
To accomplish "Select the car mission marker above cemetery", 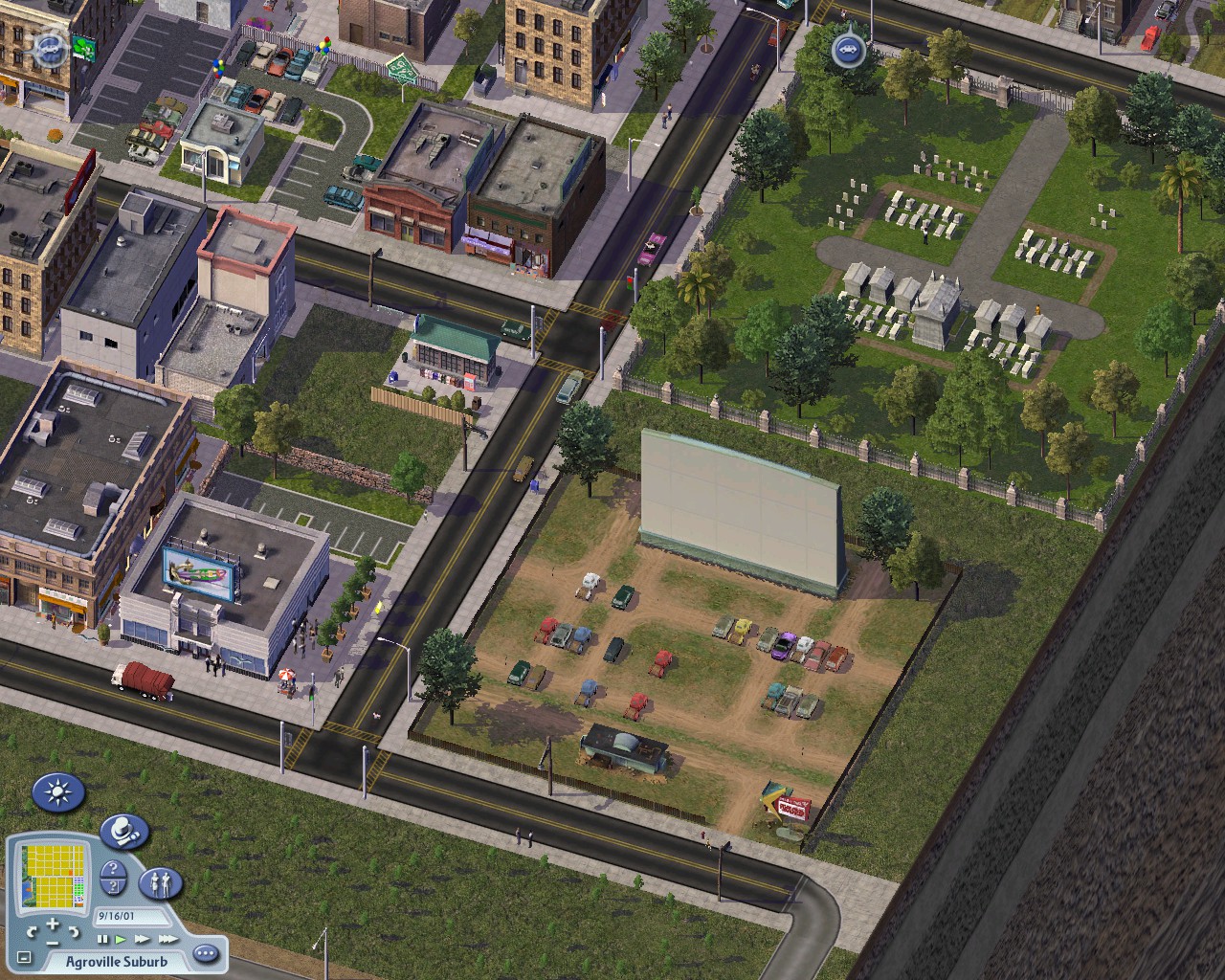I will [847, 49].
